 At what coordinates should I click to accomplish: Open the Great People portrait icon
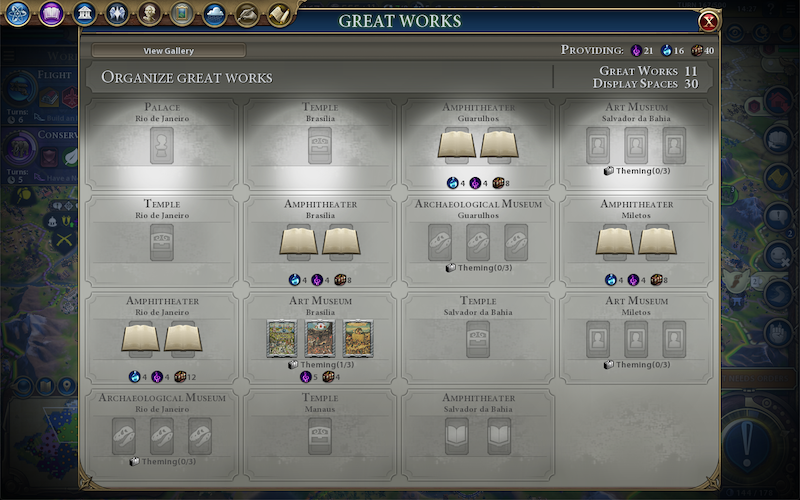[x=149, y=14]
